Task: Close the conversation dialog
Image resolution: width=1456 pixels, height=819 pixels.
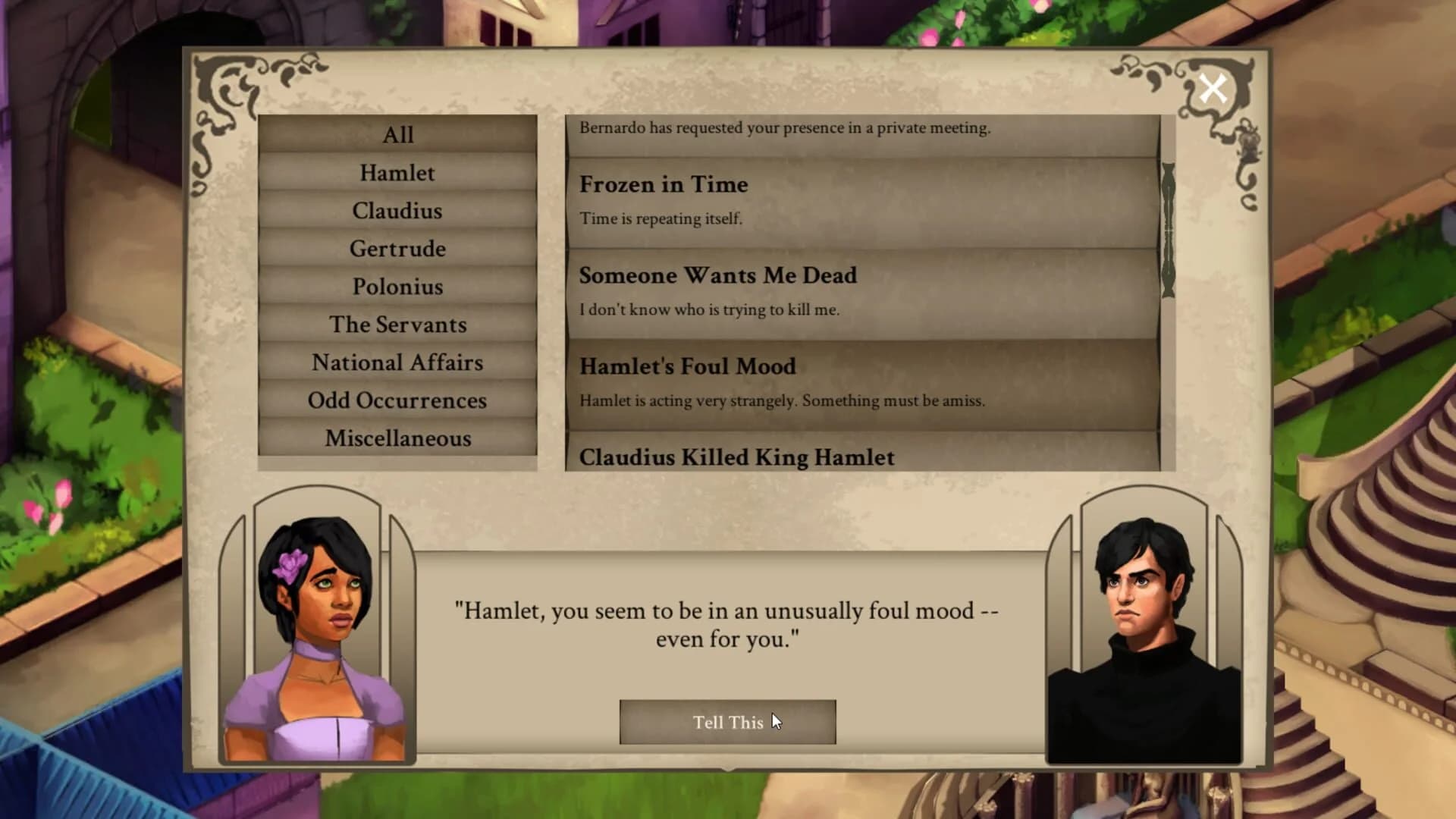Action: (x=1214, y=88)
